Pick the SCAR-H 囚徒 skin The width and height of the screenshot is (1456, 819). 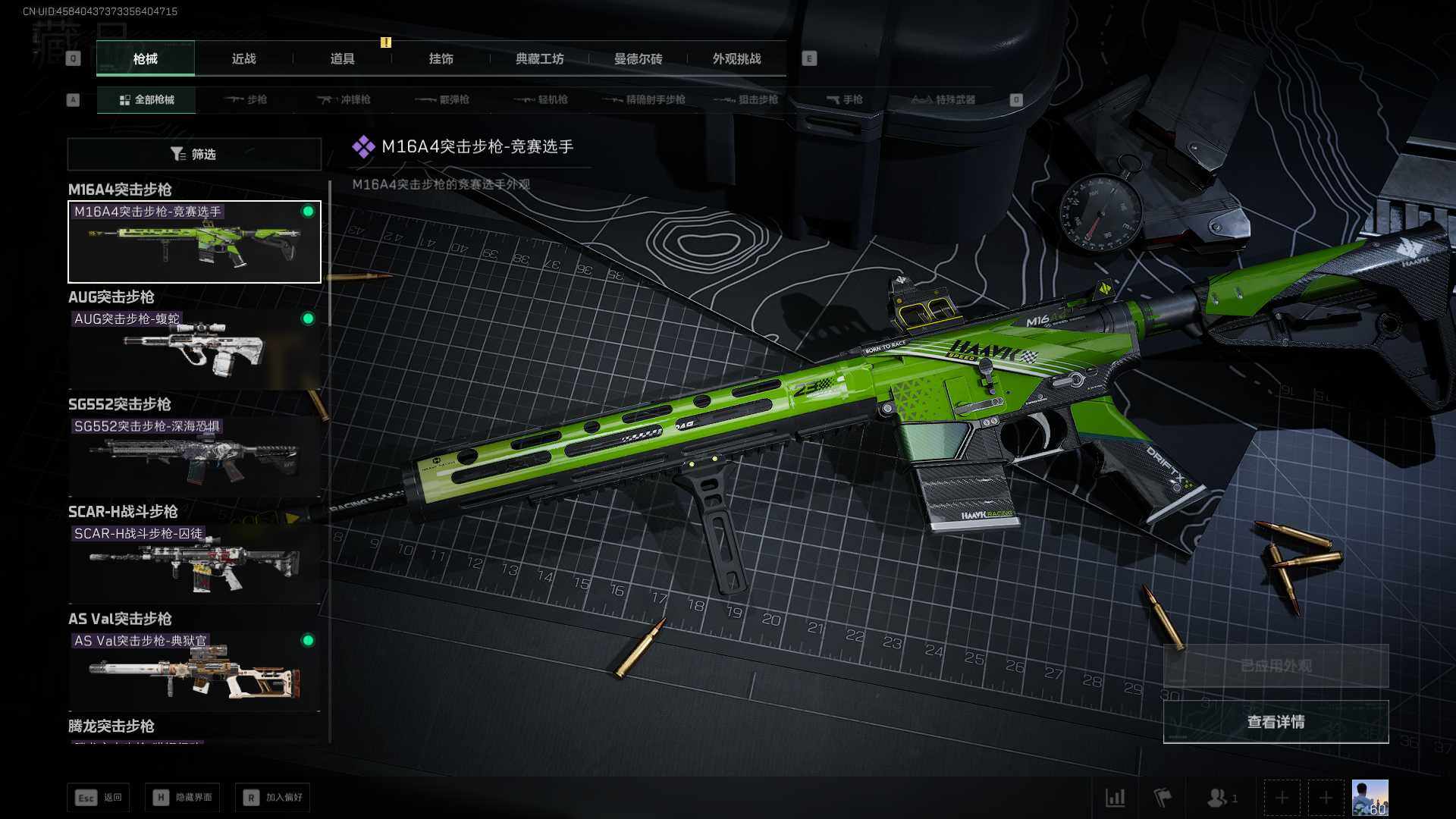click(x=194, y=563)
